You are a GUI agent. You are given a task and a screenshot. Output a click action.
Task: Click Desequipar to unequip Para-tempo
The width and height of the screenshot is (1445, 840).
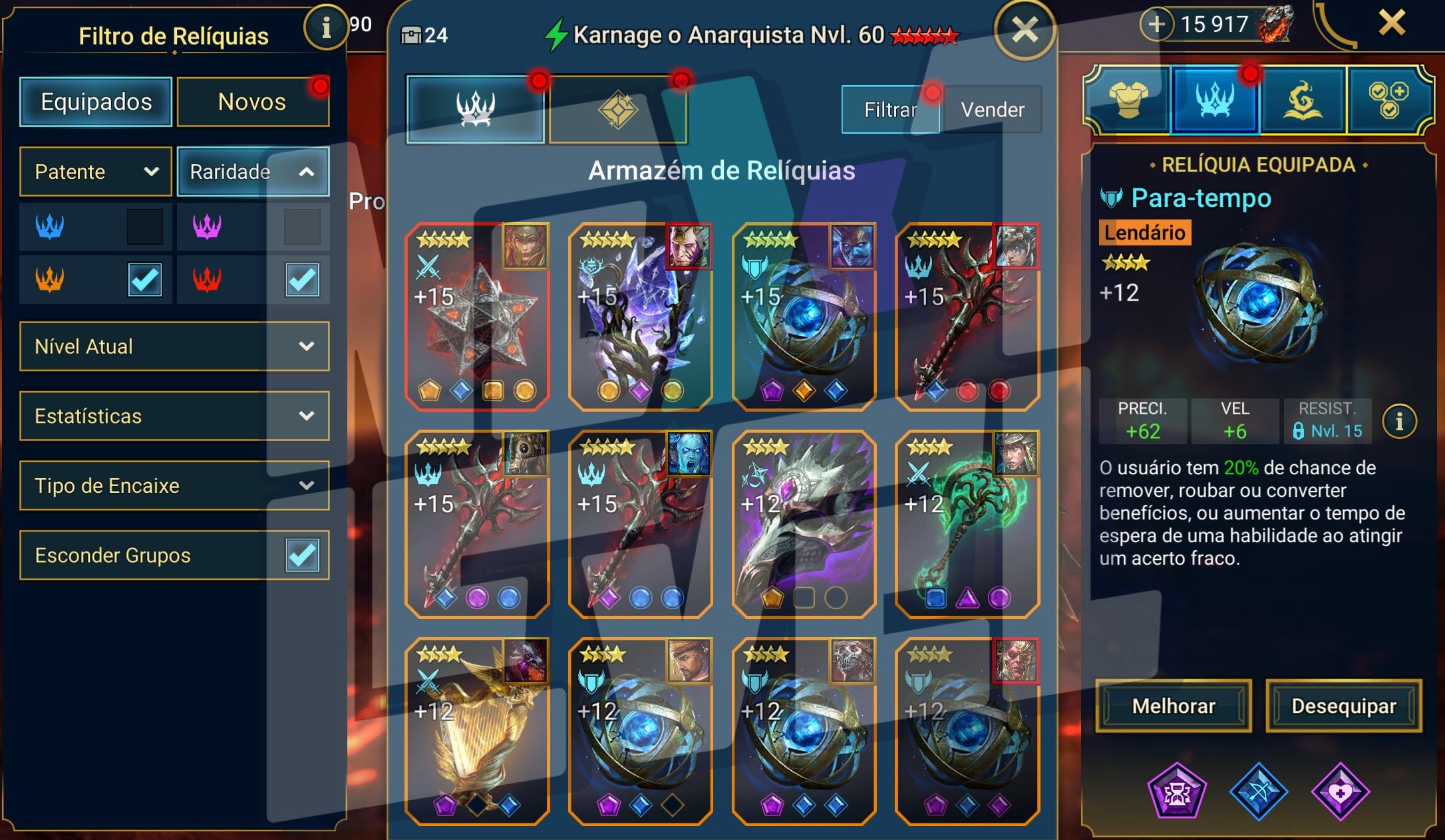pos(1343,706)
